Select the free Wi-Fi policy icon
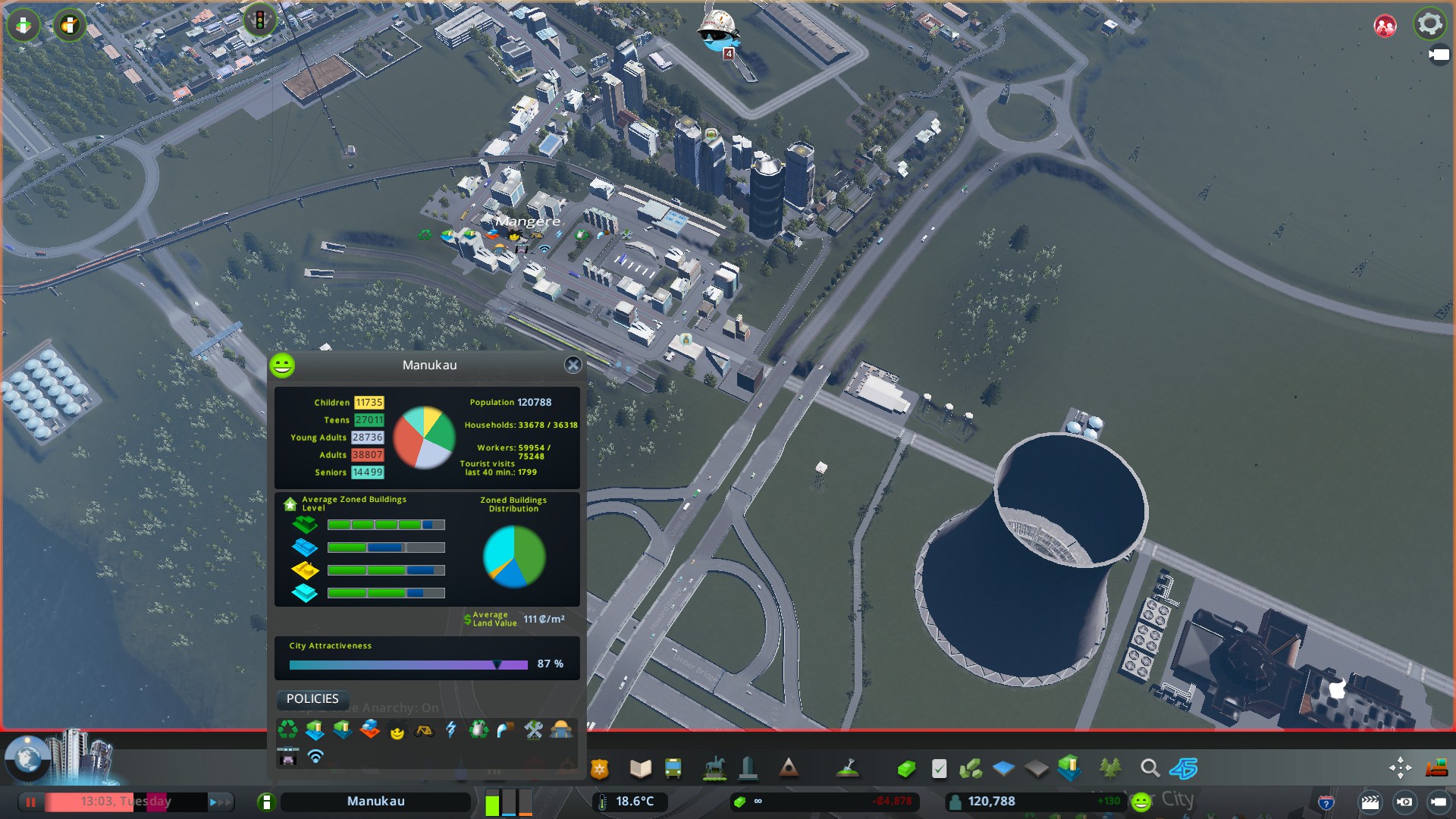 tap(315, 756)
